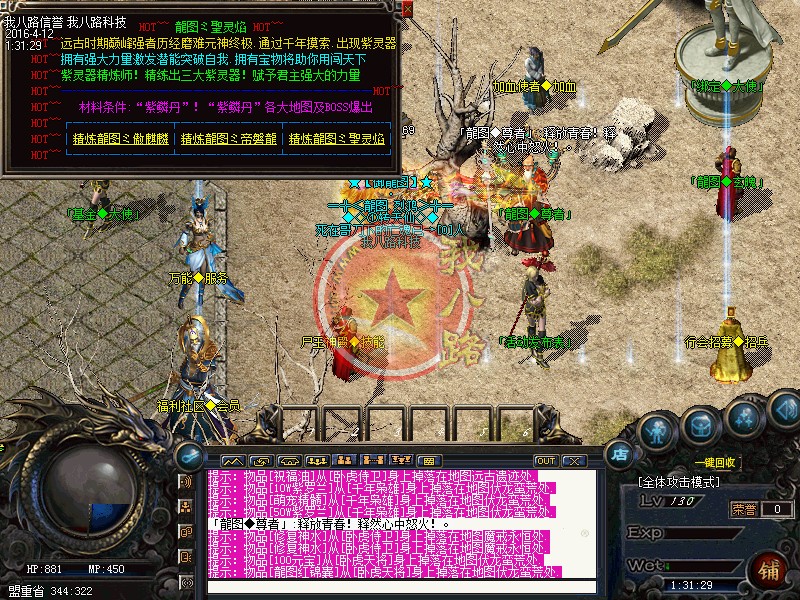Click the OUT button on the chat bar
Screen dimensions: 800x600
tap(545, 460)
